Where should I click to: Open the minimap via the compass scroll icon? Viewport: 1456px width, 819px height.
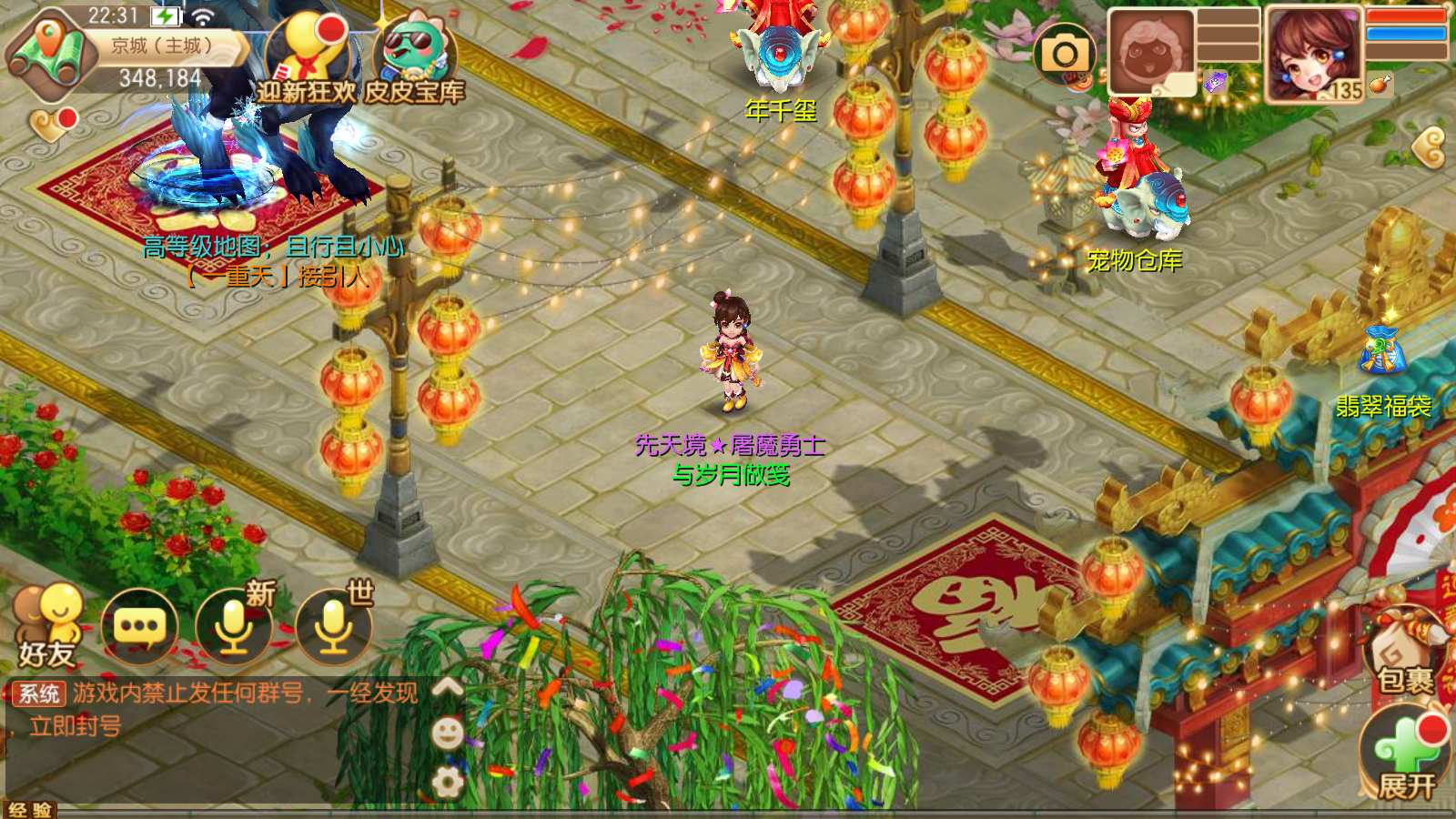coord(50,50)
